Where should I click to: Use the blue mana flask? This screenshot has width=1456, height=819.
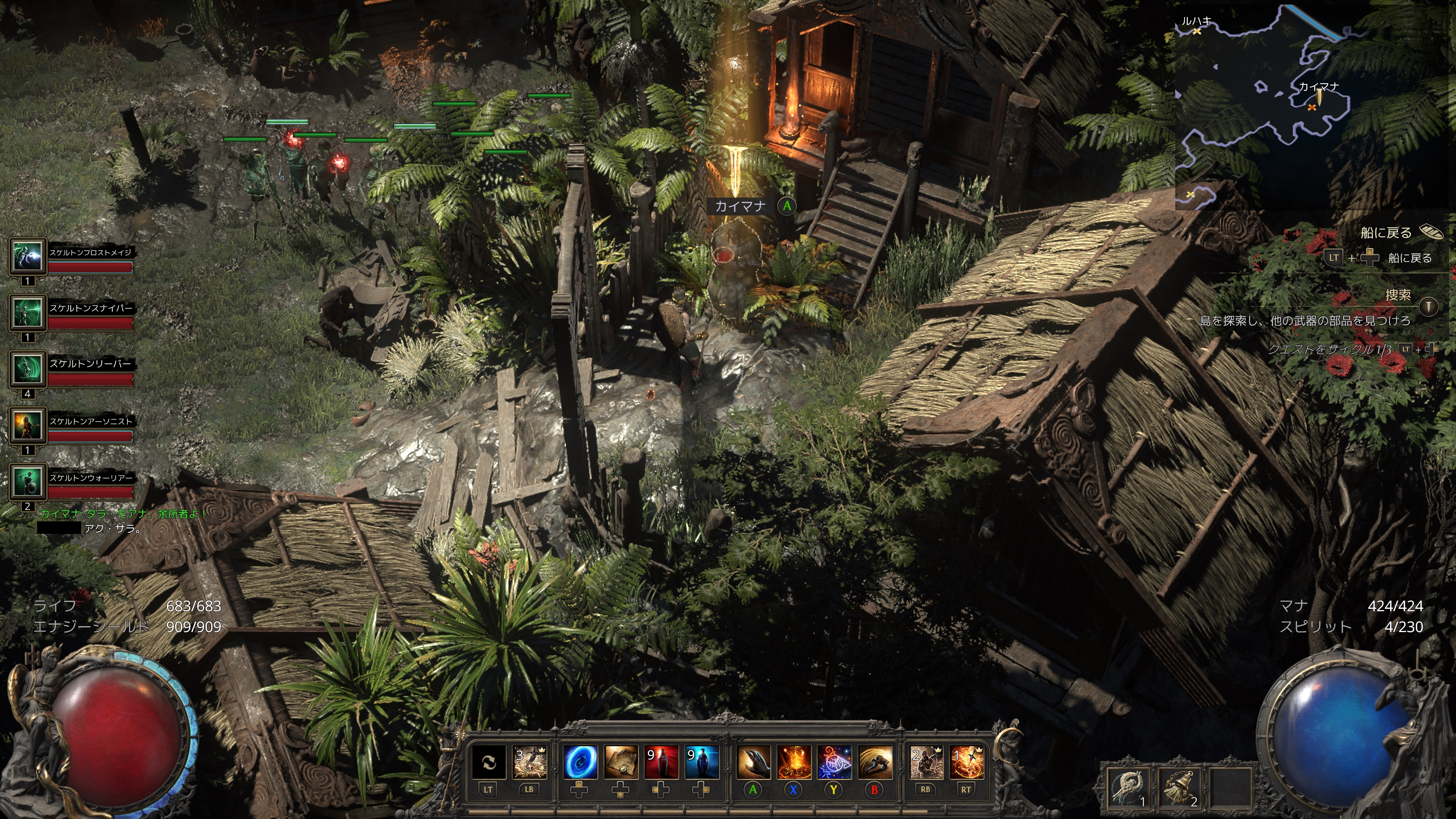click(x=701, y=762)
